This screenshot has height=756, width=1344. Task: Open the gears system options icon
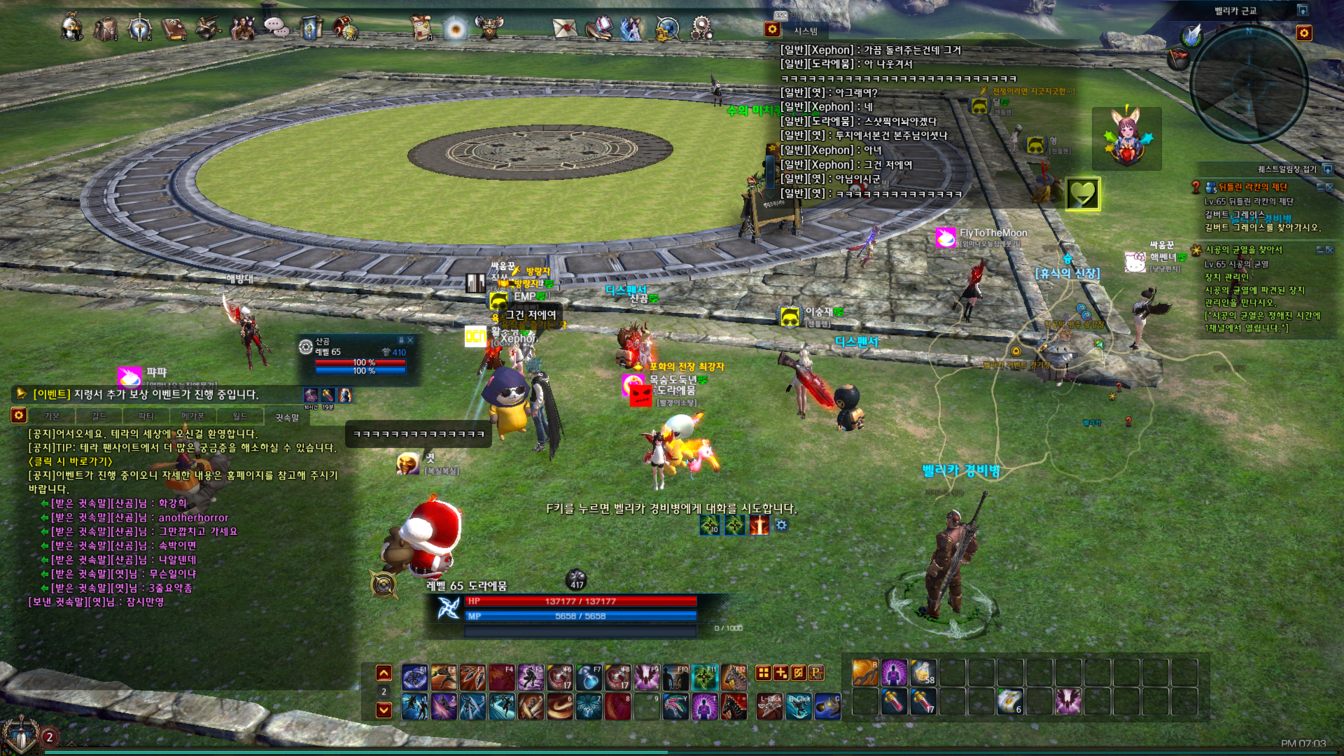702,28
